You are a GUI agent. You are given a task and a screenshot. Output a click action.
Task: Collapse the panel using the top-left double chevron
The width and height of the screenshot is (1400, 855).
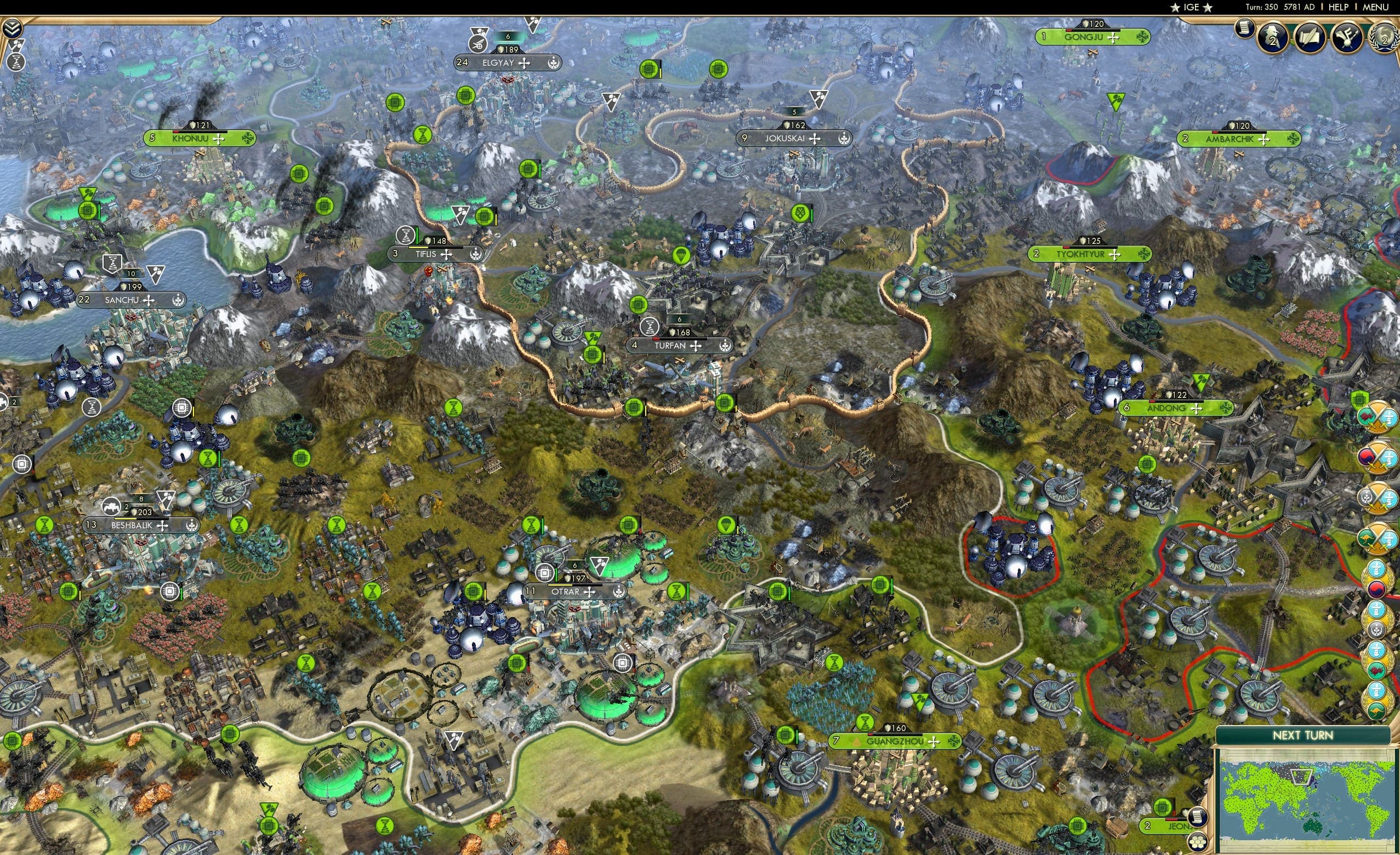click(x=12, y=27)
